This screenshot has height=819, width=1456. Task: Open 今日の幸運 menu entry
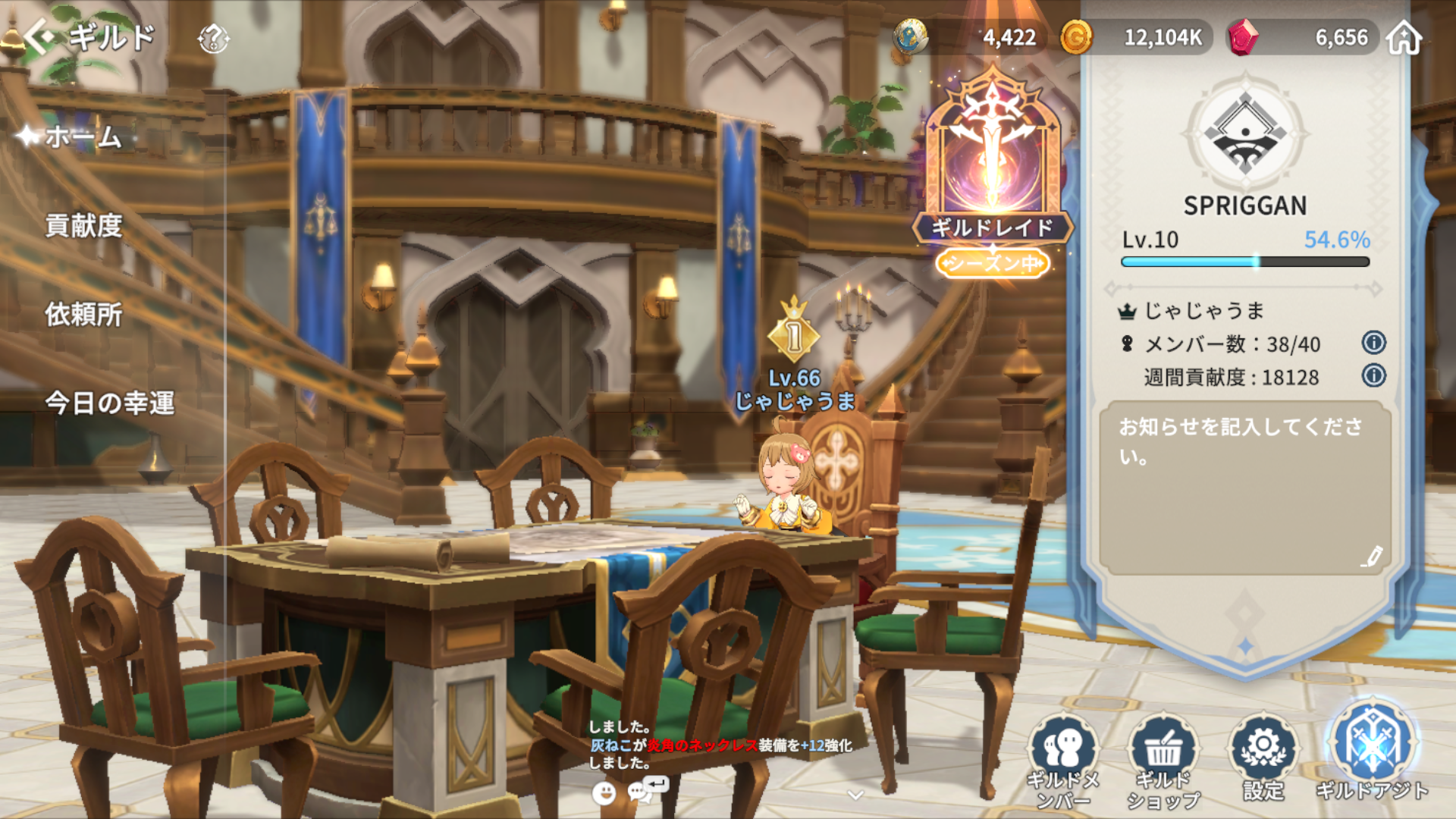[x=110, y=403]
